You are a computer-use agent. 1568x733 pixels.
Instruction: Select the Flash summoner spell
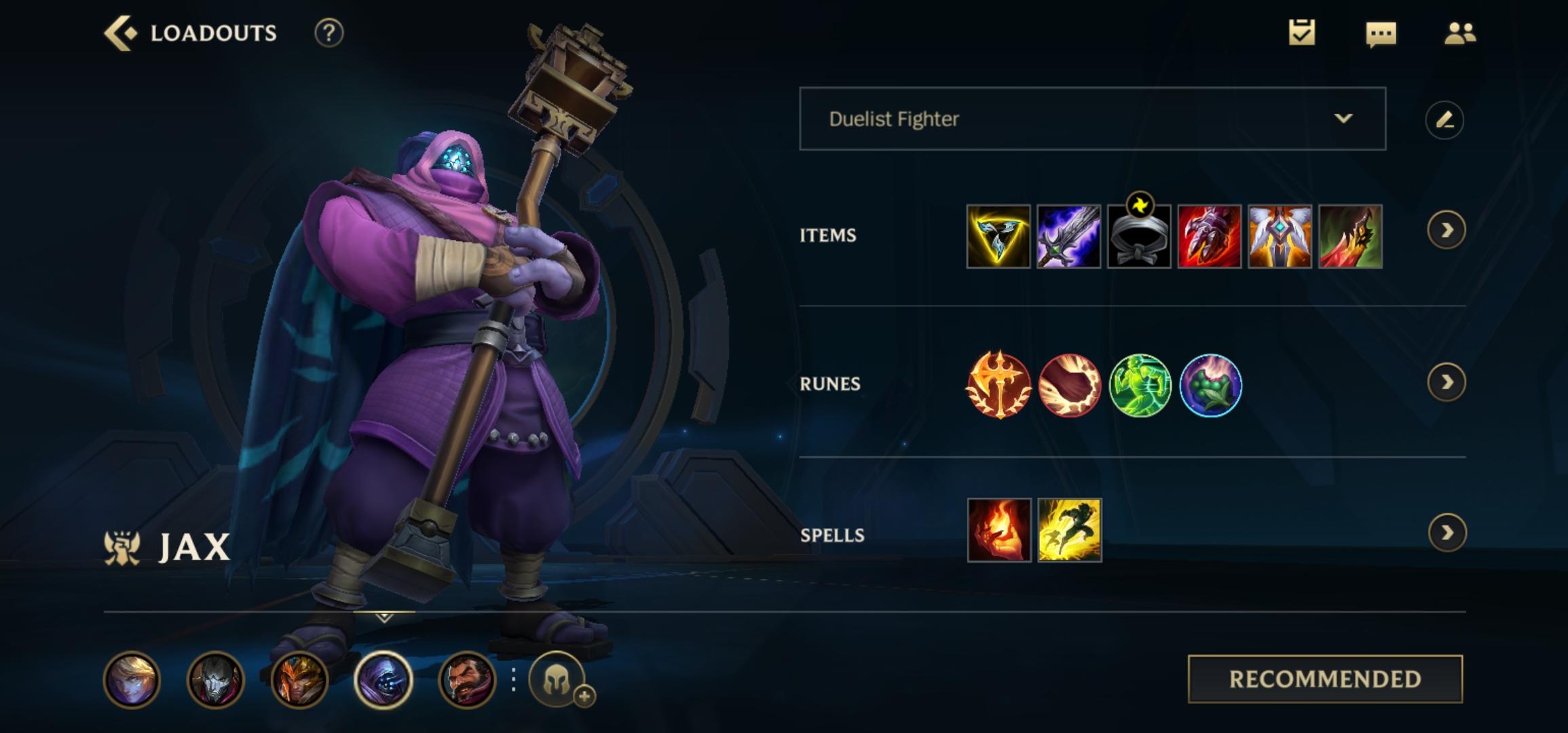click(1069, 530)
